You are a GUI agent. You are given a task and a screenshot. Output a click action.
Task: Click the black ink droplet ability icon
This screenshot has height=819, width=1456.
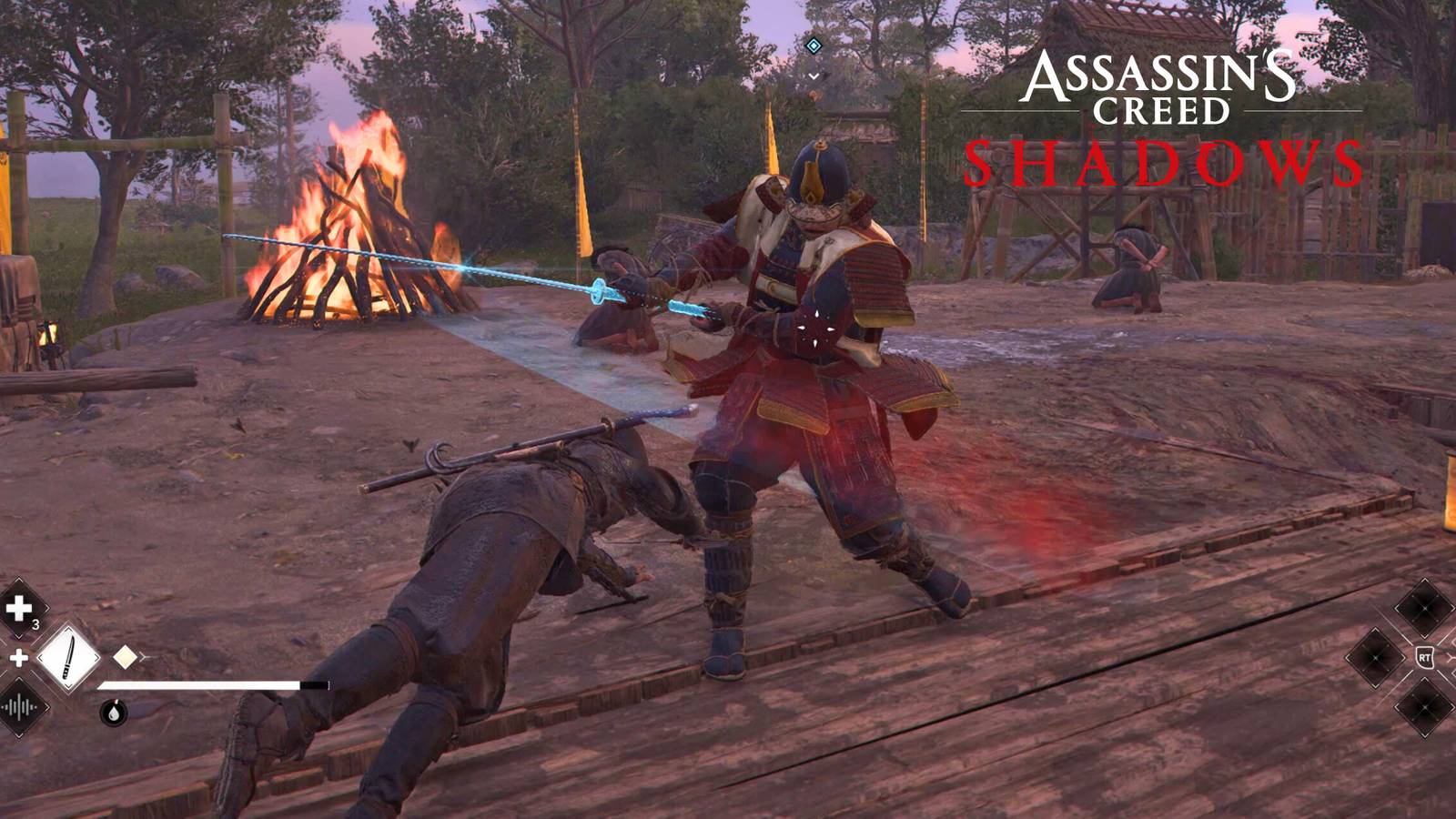(113, 713)
